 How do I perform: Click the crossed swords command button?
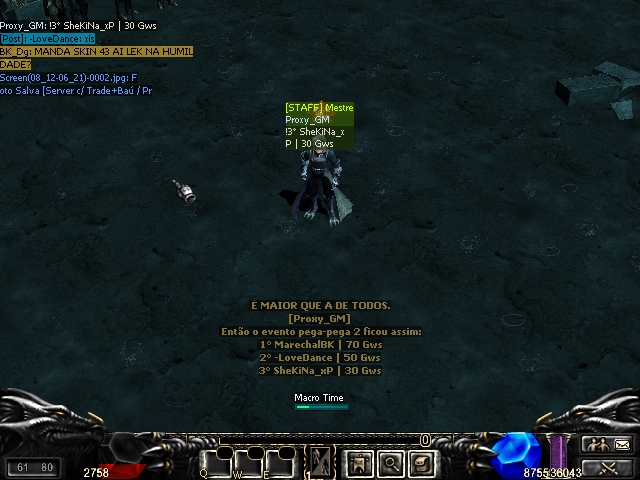[x=607, y=467]
